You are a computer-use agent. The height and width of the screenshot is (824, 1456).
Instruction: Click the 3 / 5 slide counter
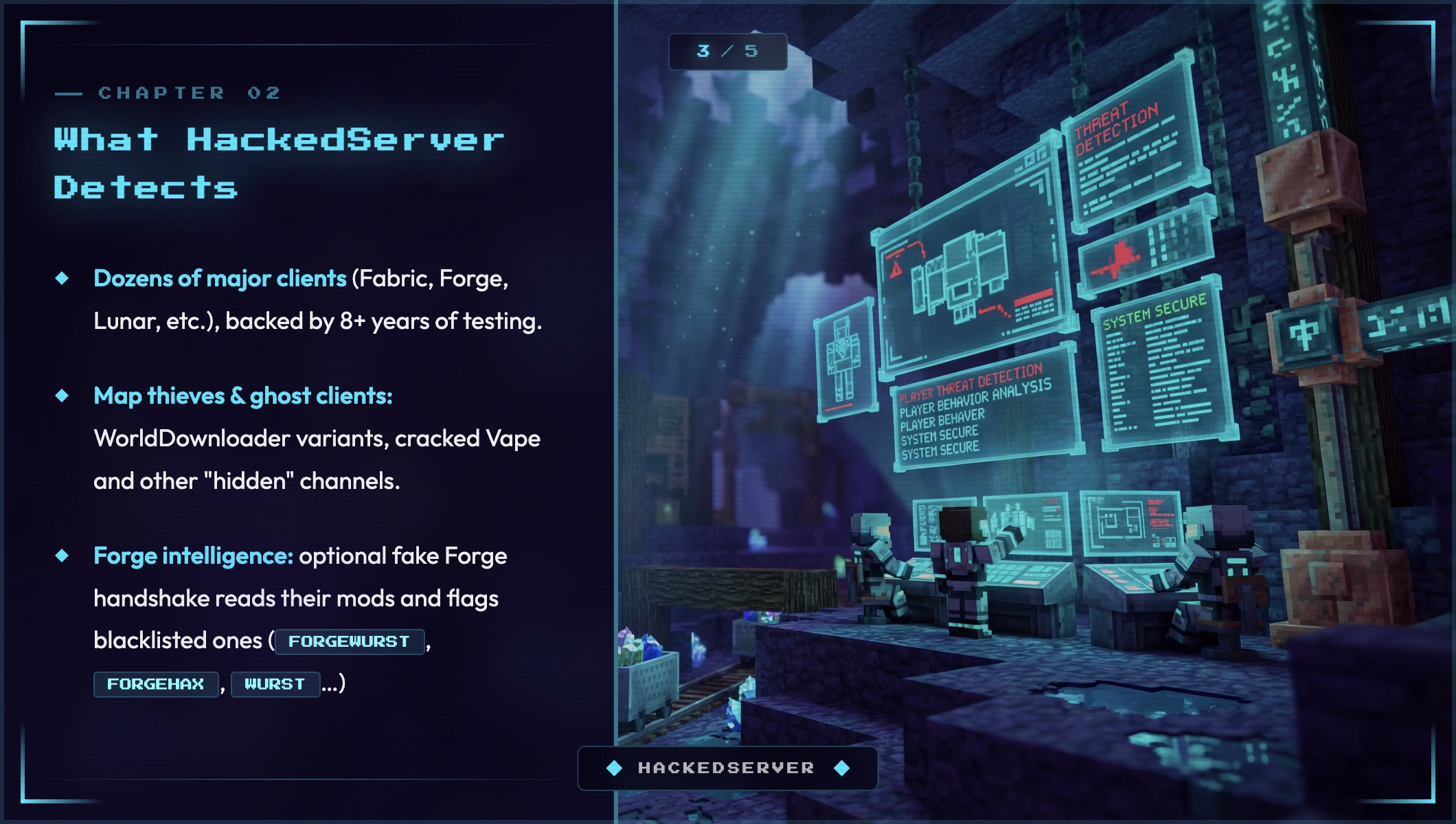pos(727,51)
